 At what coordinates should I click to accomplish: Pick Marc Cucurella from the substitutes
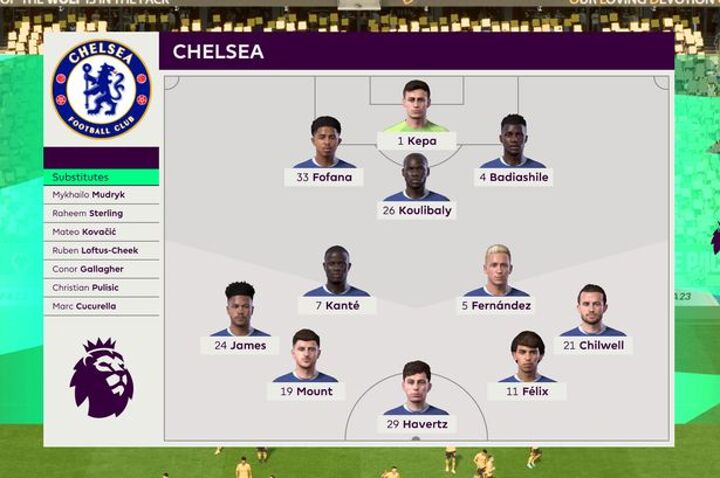click(x=101, y=306)
